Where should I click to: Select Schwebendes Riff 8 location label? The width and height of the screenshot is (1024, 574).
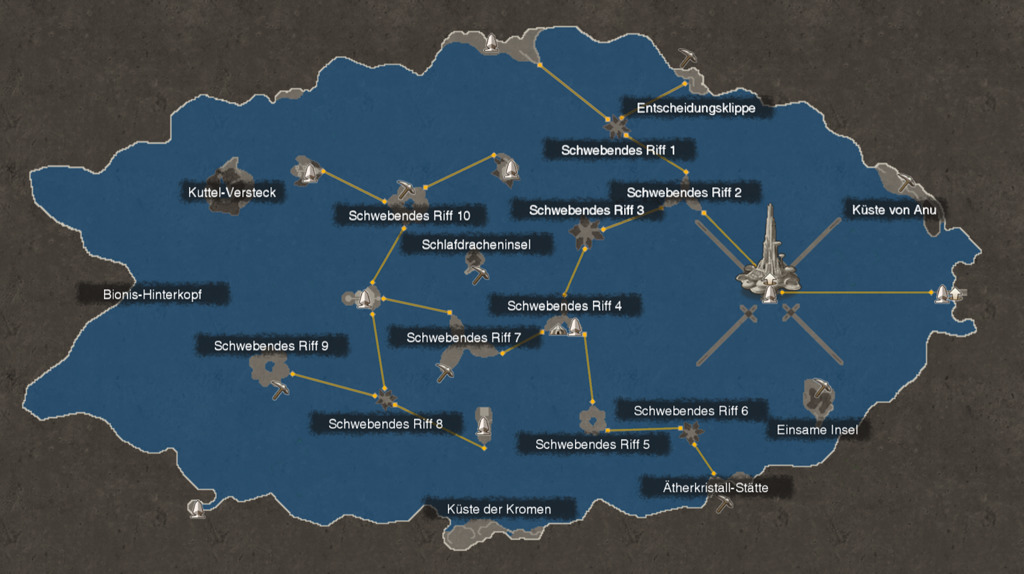pos(385,424)
